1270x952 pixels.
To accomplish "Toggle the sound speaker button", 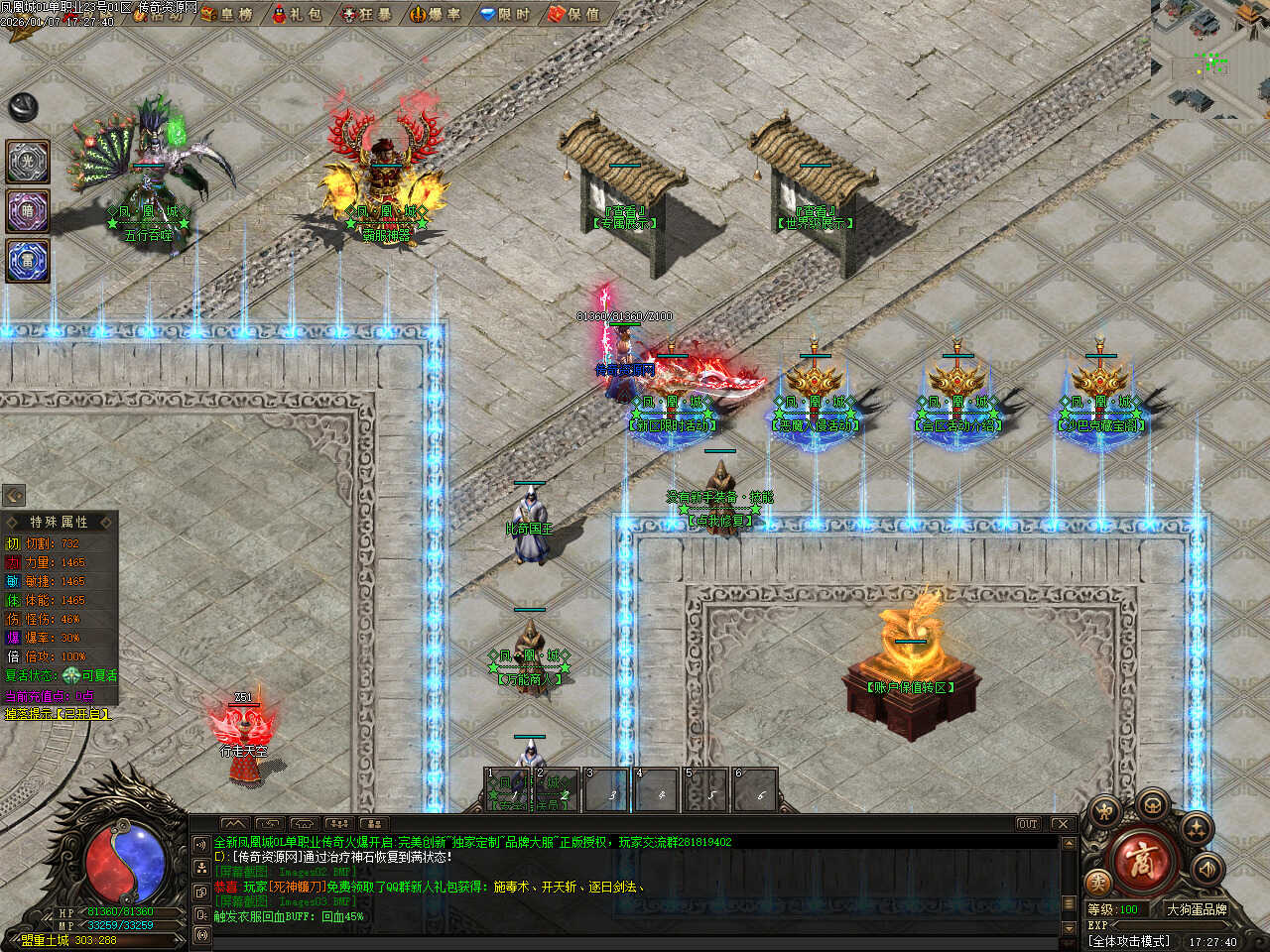I will (1206, 870).
